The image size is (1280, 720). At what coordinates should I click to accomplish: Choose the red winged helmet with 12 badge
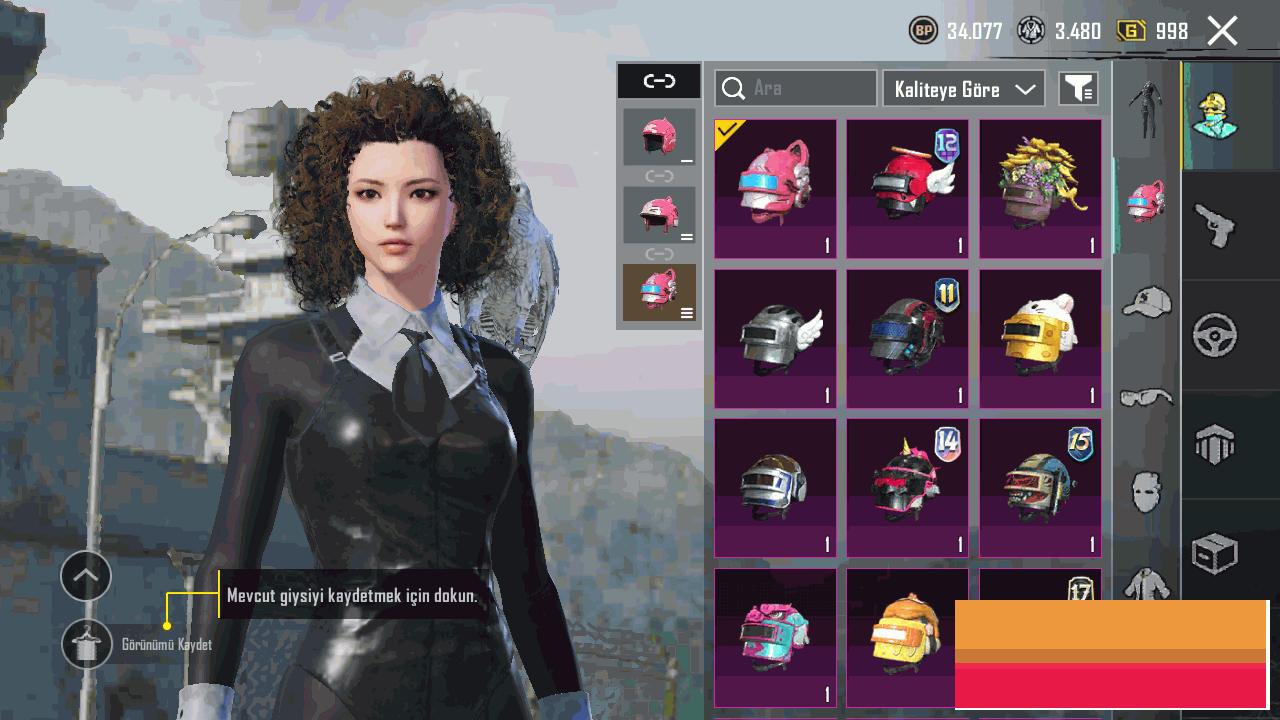pos(907,188)
